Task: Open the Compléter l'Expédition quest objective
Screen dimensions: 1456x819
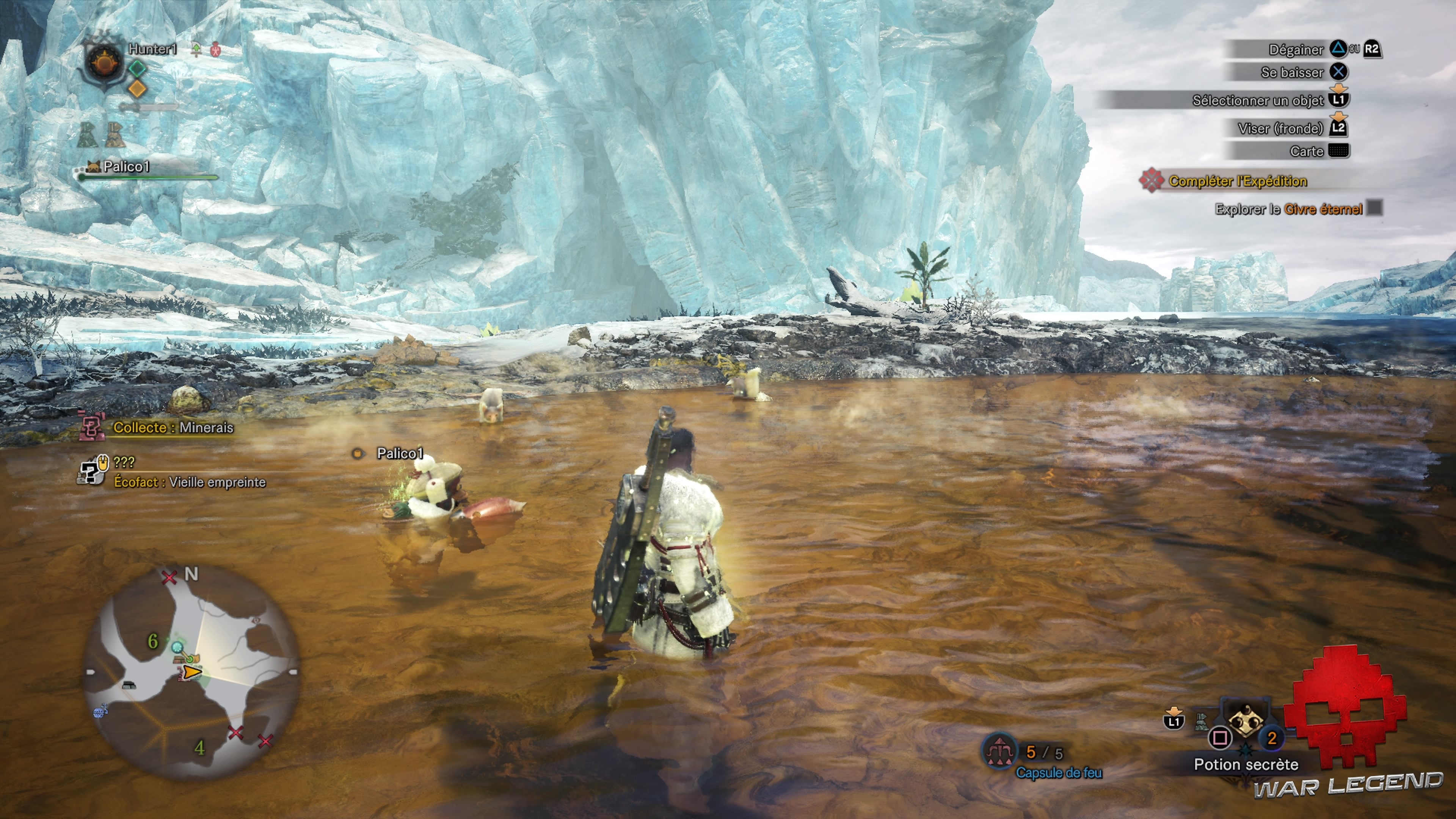Action: click(x=1237, y=182)
